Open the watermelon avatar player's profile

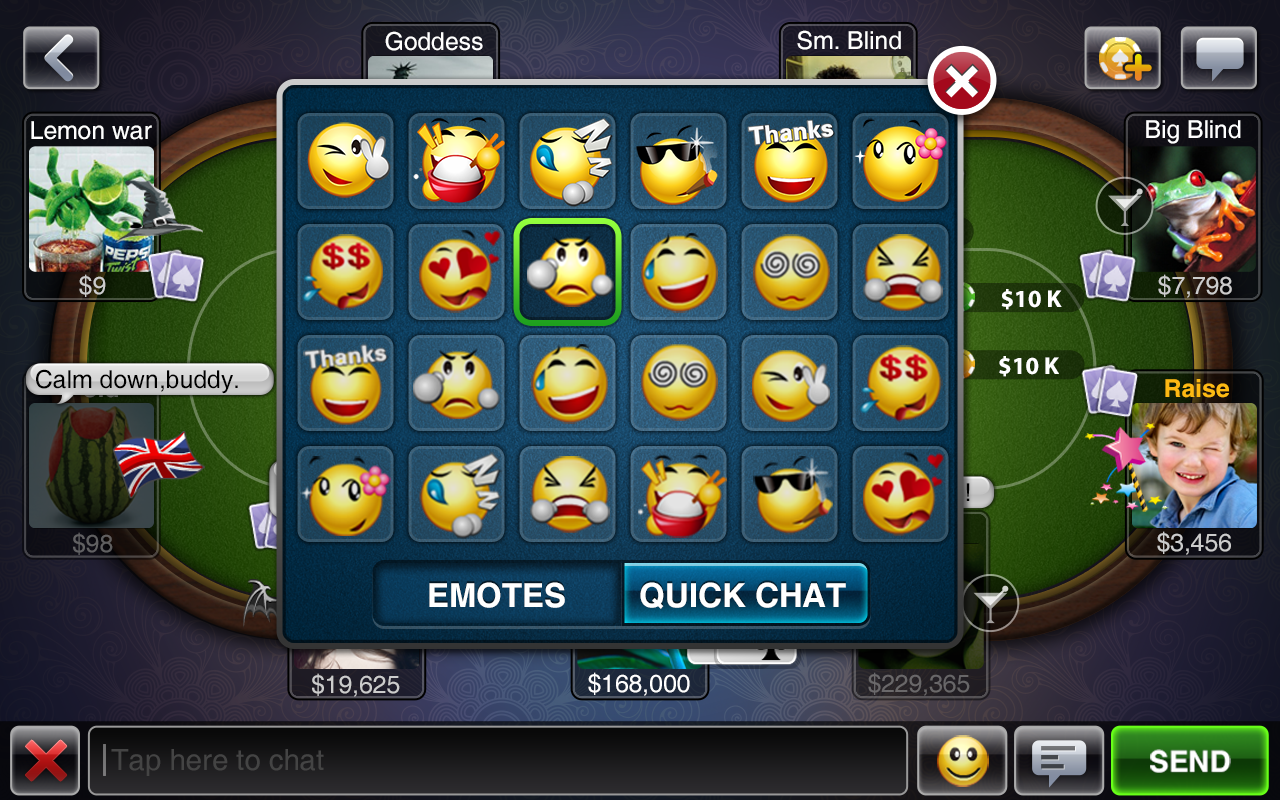(91, 465)
